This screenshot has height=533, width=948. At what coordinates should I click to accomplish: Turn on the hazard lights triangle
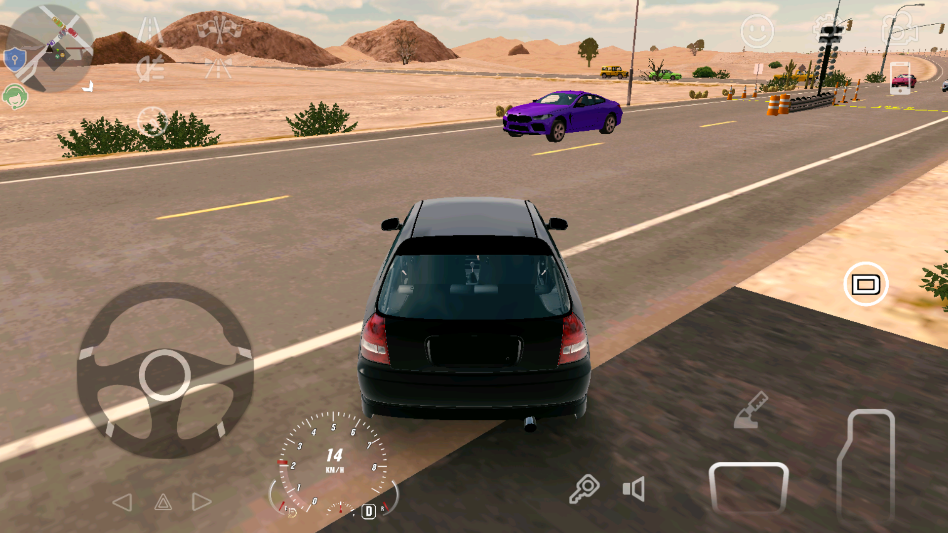tap(163, 502)
